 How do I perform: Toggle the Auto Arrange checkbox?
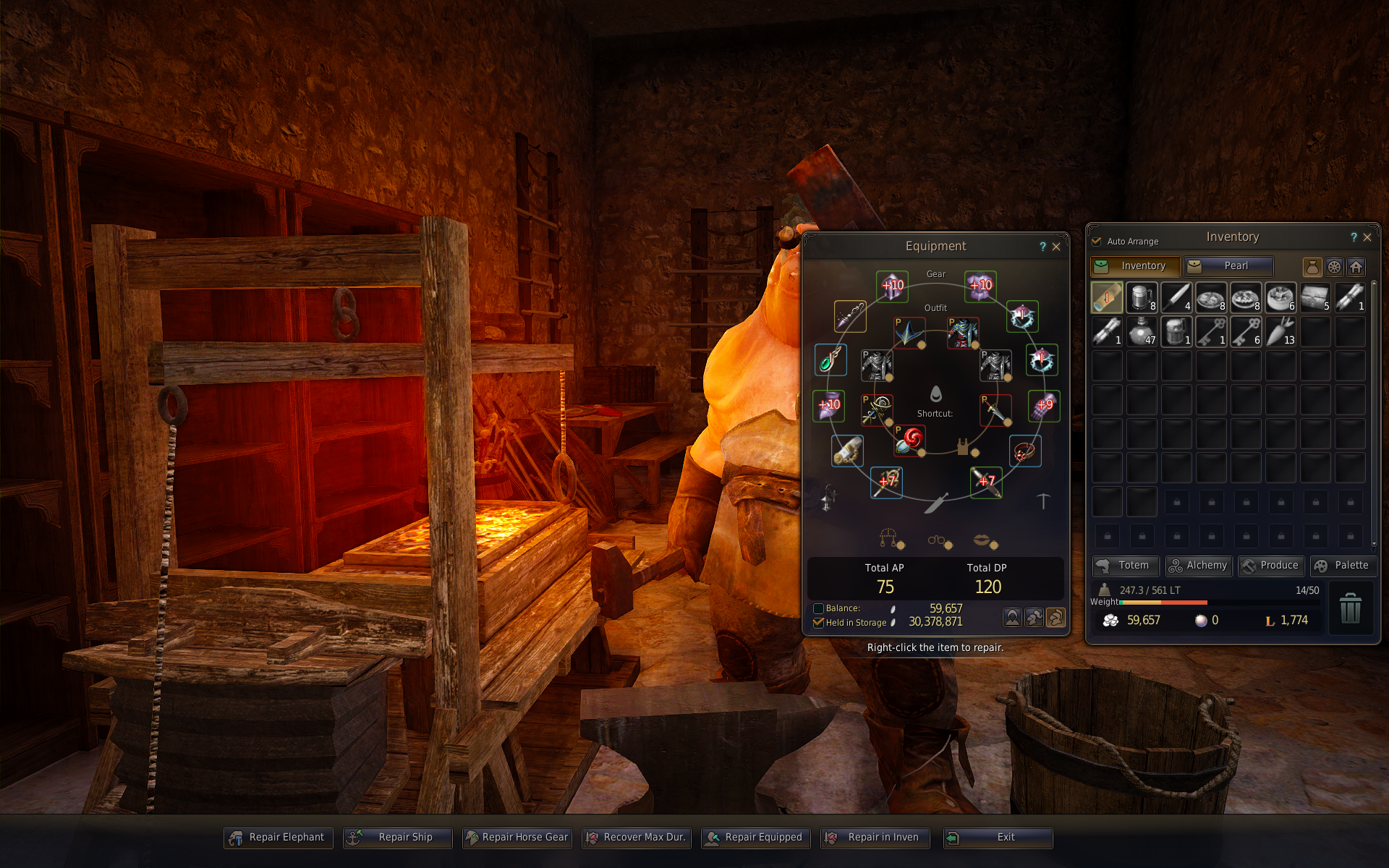pyautogui.click(x=1097, y=242)
